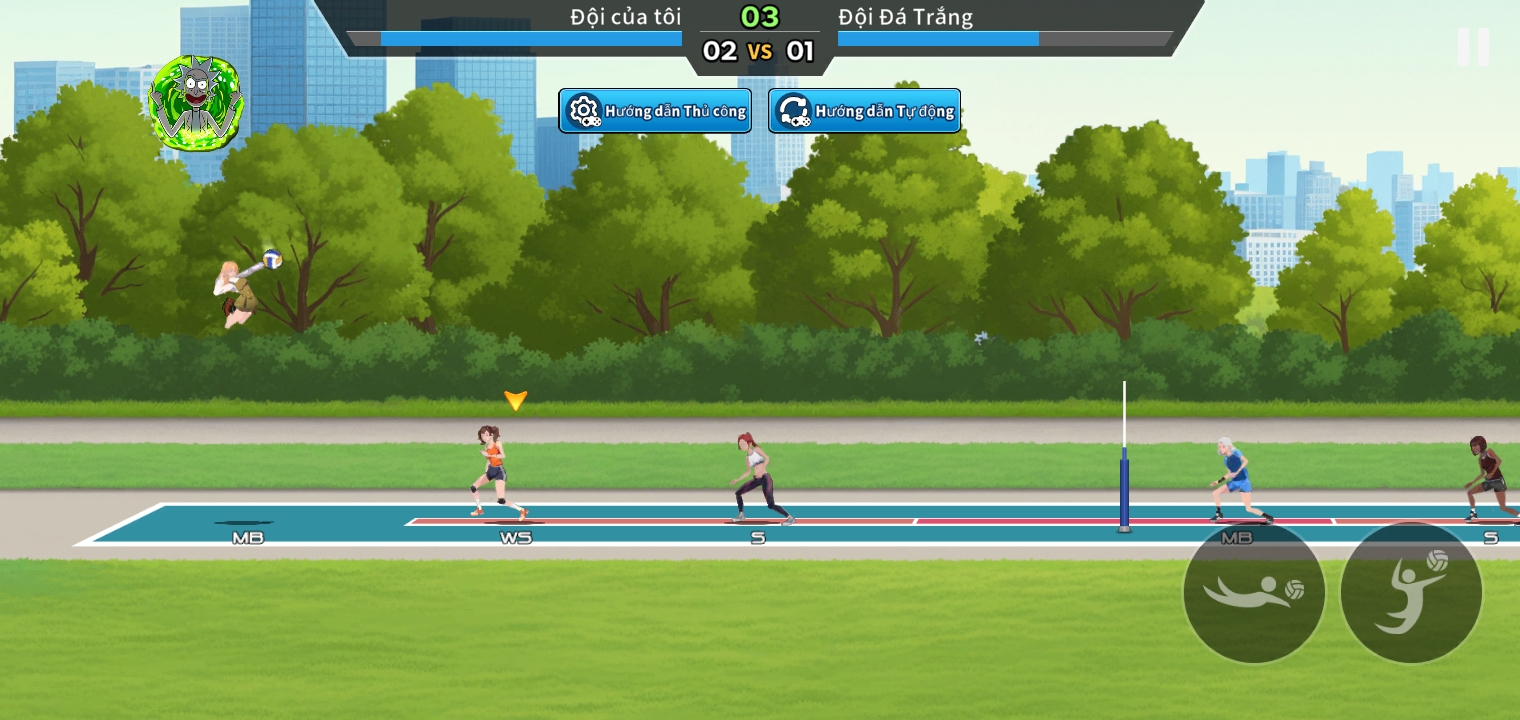Viewport: 1520px width, 720px height.
Task: Pause the volleyball match
Action: (1472, 47)
